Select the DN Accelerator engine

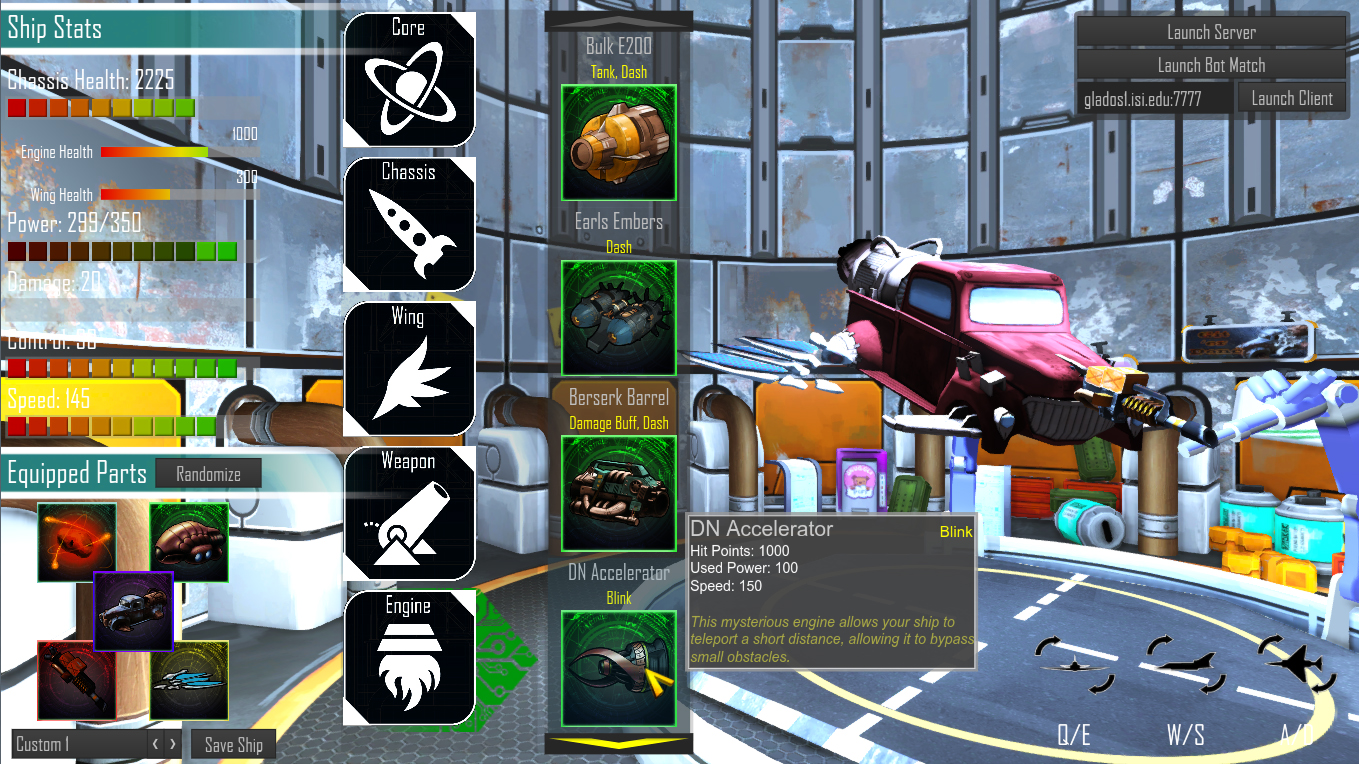[x=618, y=668]
